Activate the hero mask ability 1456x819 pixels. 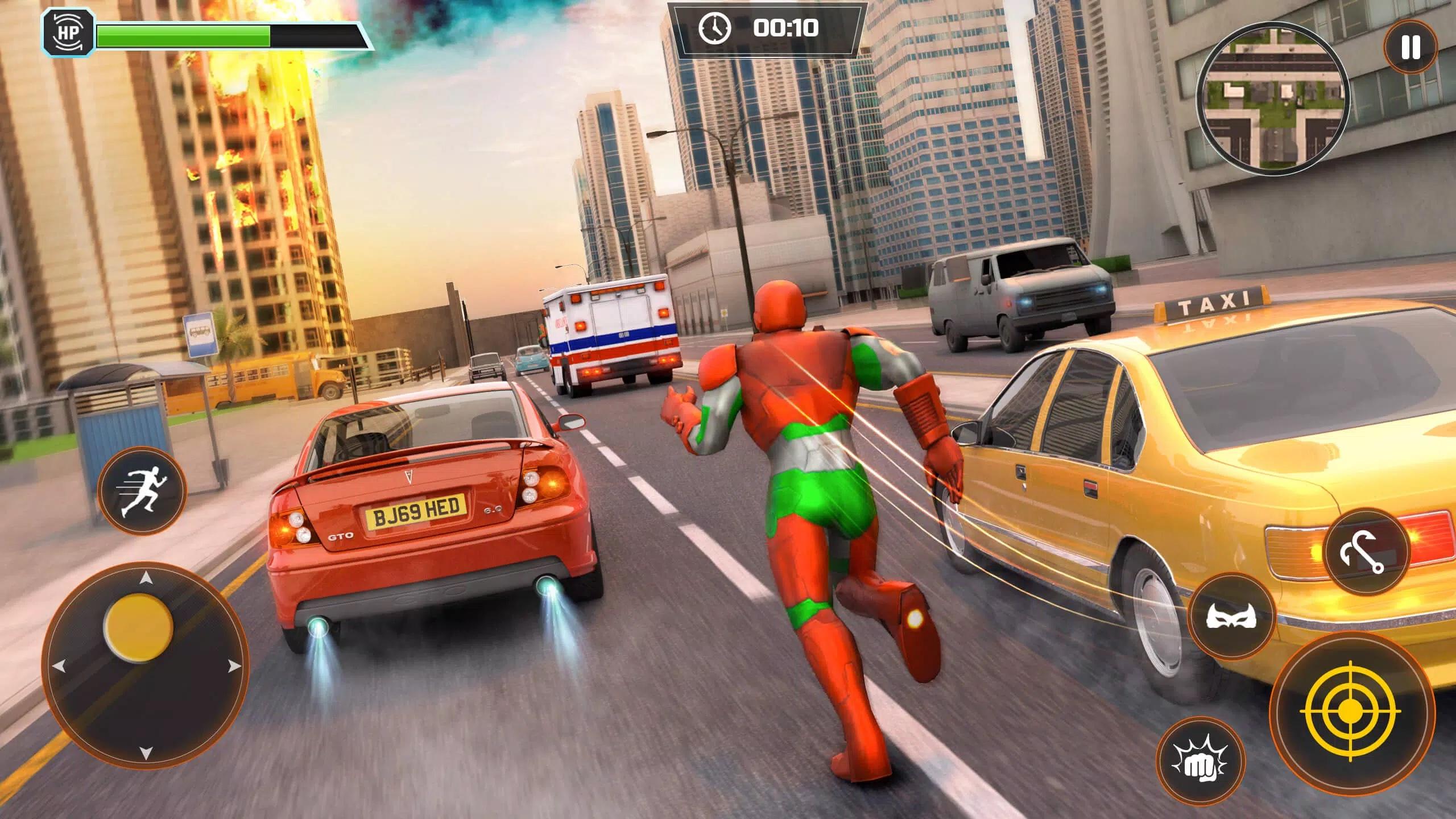pyautogui.click(x=1232, y=617)
